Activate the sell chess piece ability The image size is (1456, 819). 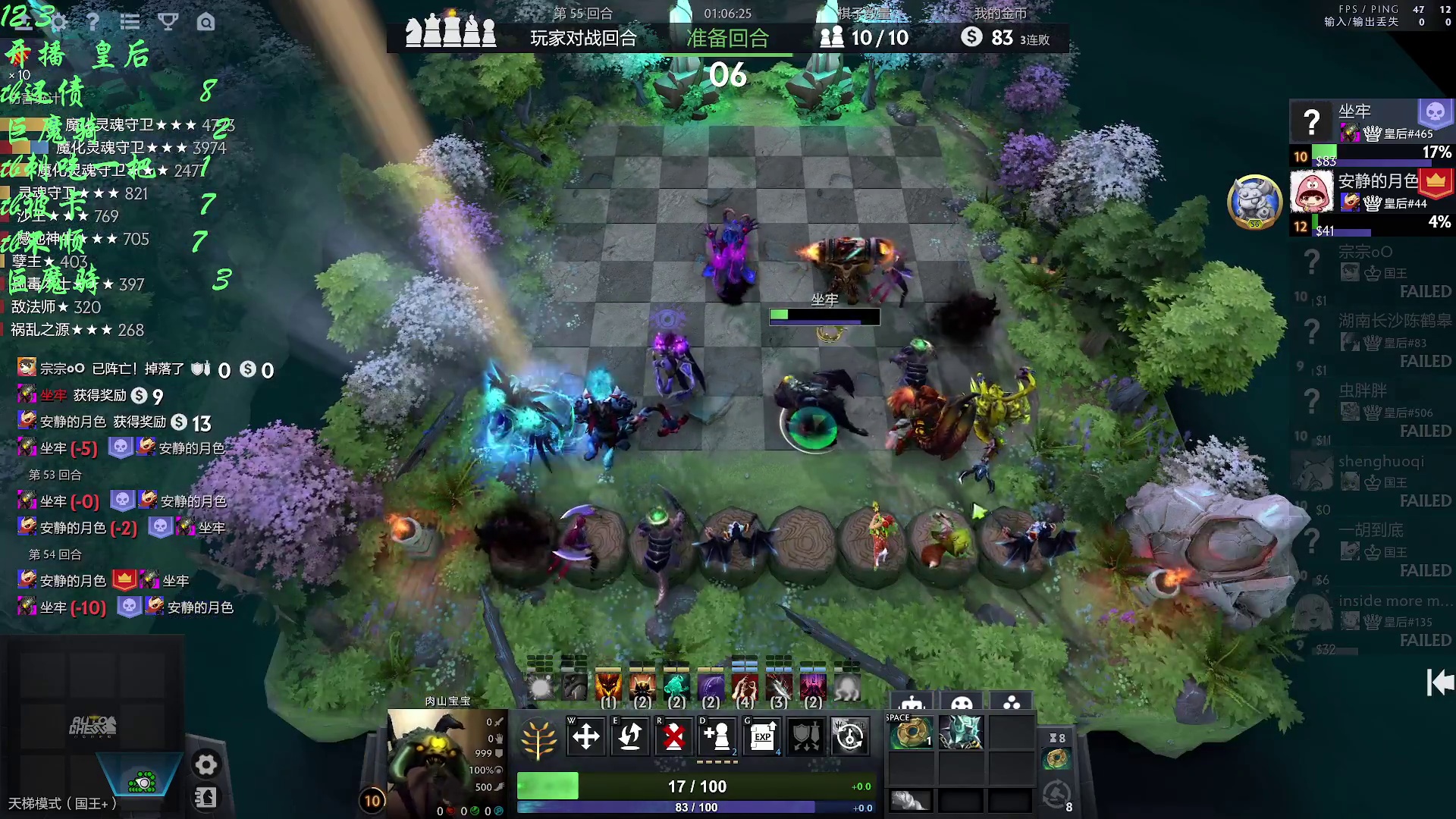673,736
